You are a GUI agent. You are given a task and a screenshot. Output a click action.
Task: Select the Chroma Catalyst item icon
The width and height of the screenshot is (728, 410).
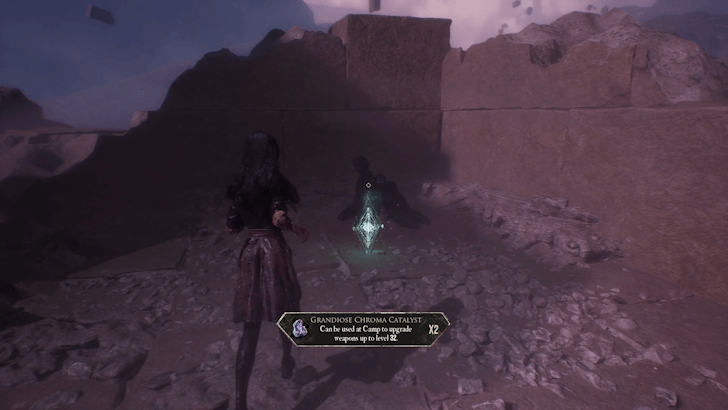[299, 327]
